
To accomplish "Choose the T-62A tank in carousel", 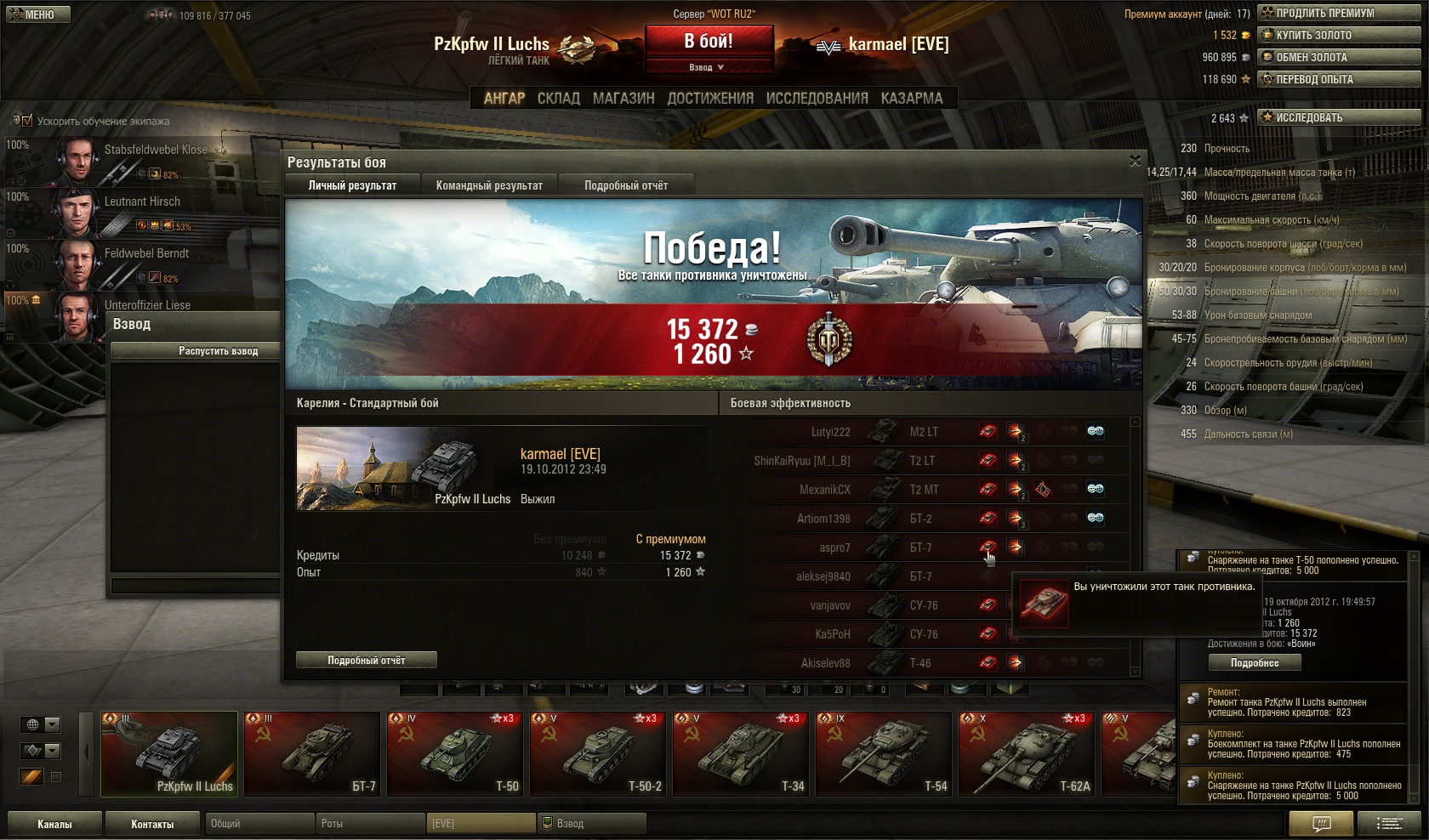I will [x=1027, y=753].
